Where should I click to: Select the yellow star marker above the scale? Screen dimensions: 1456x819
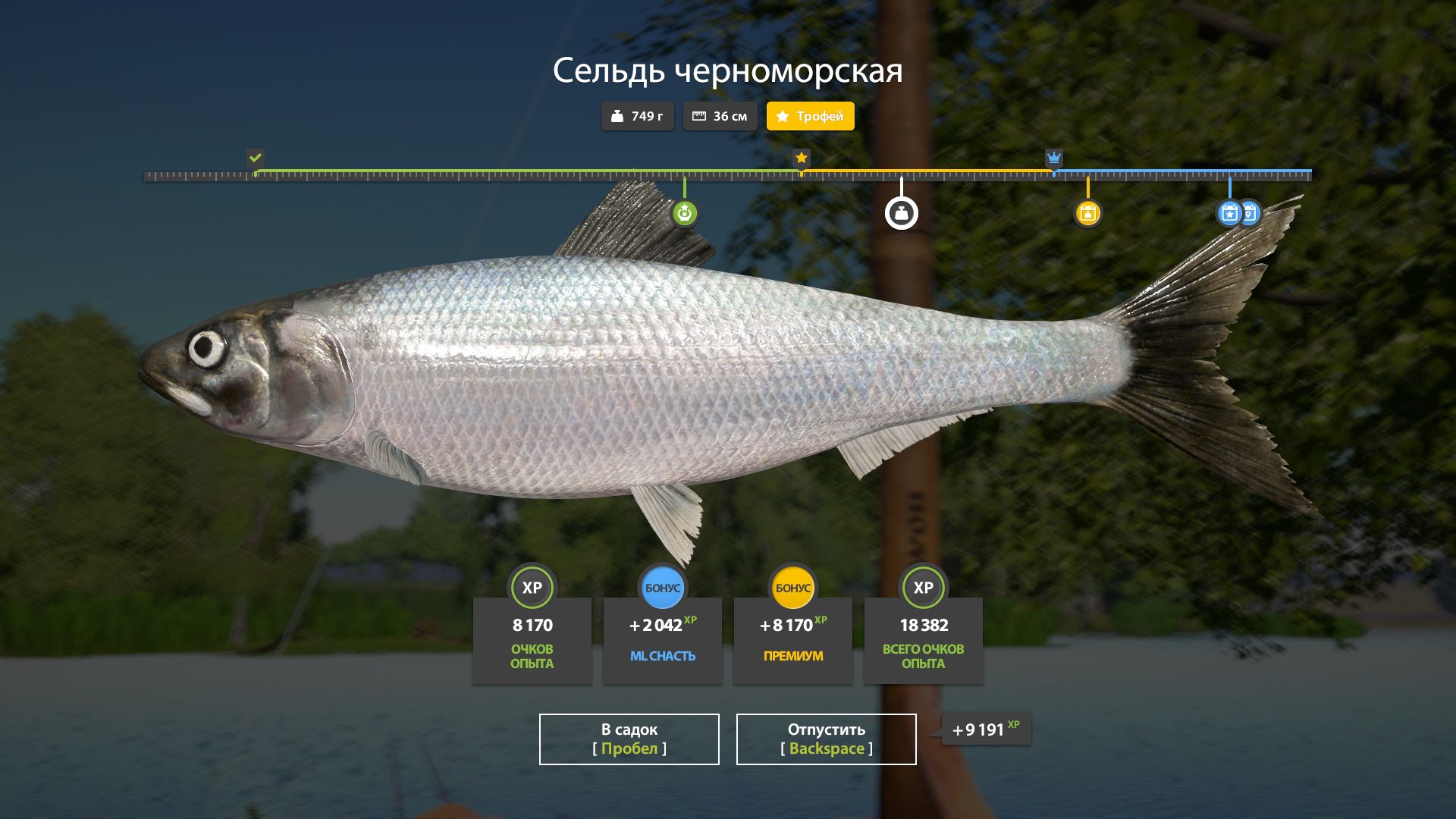pyautogui.click(x=802, y=158)
